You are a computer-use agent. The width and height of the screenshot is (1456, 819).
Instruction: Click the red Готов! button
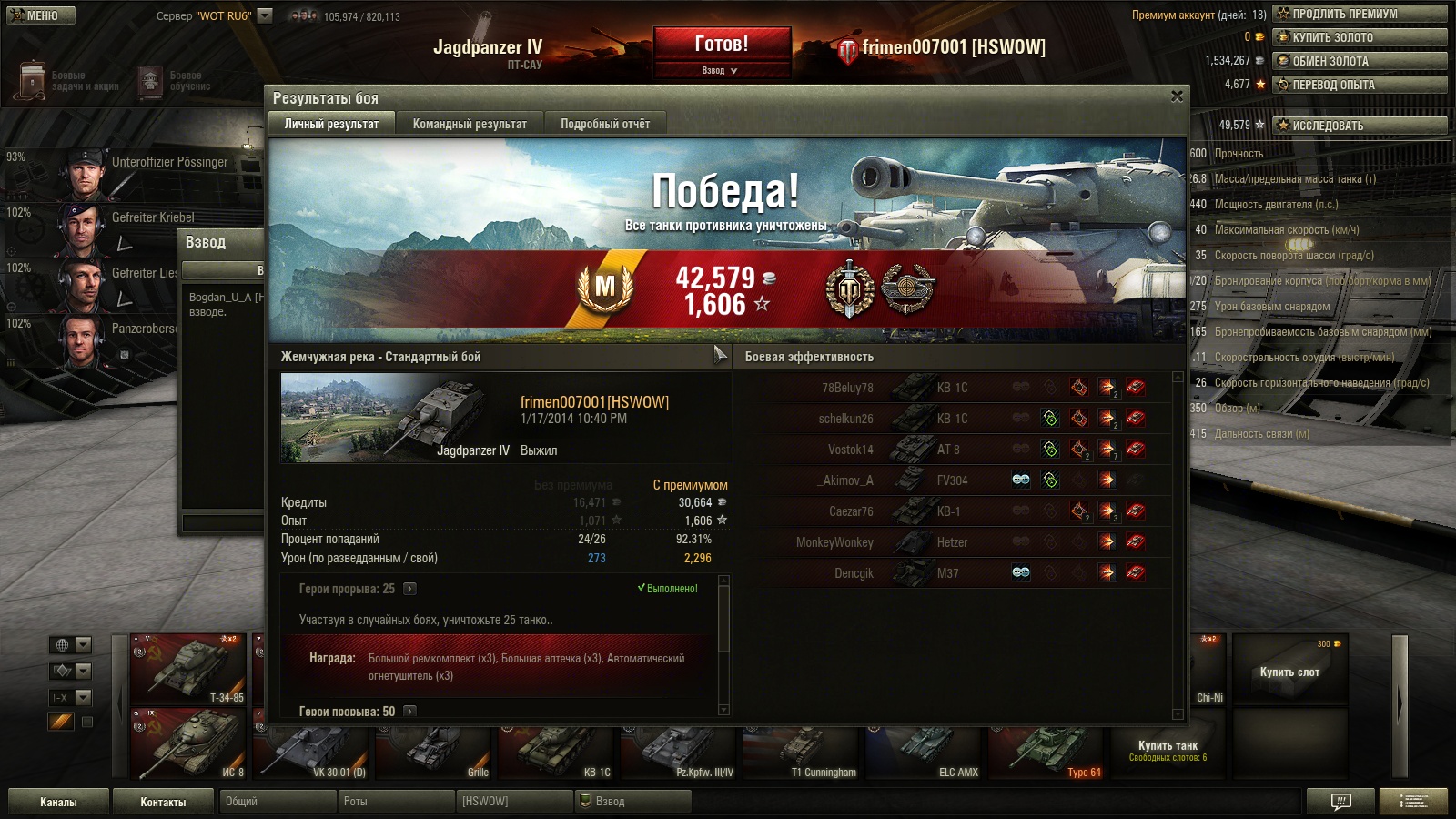pos(722,44)
